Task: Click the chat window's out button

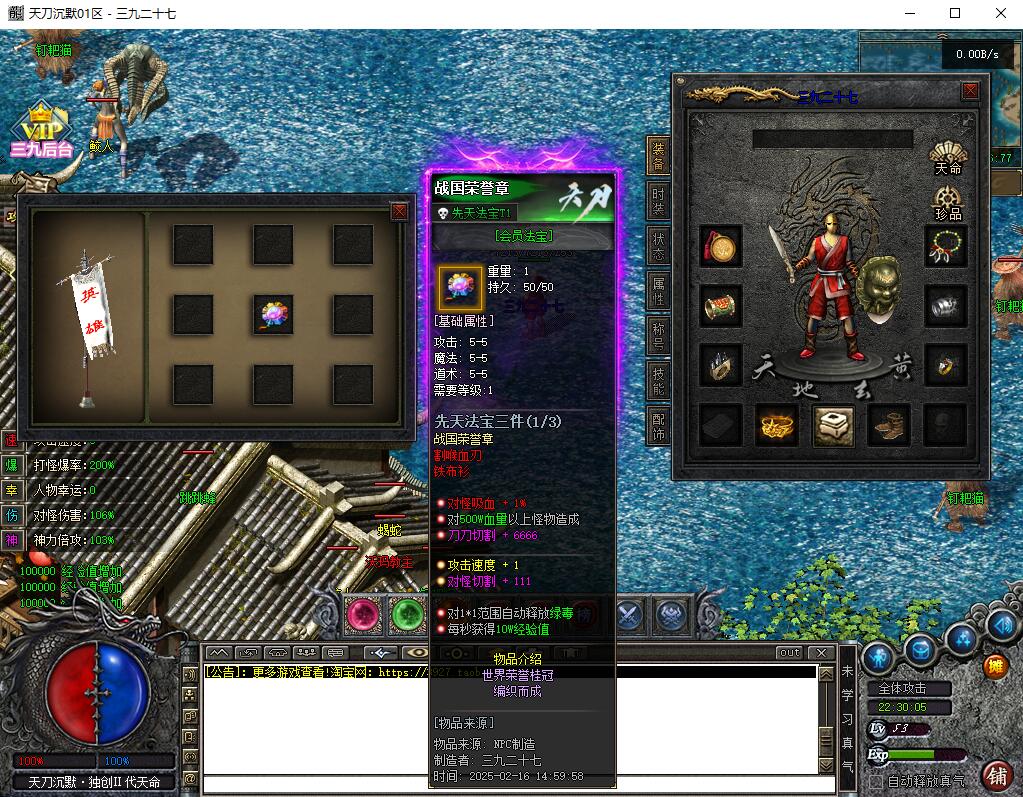Action: click(x=789, y=653)
